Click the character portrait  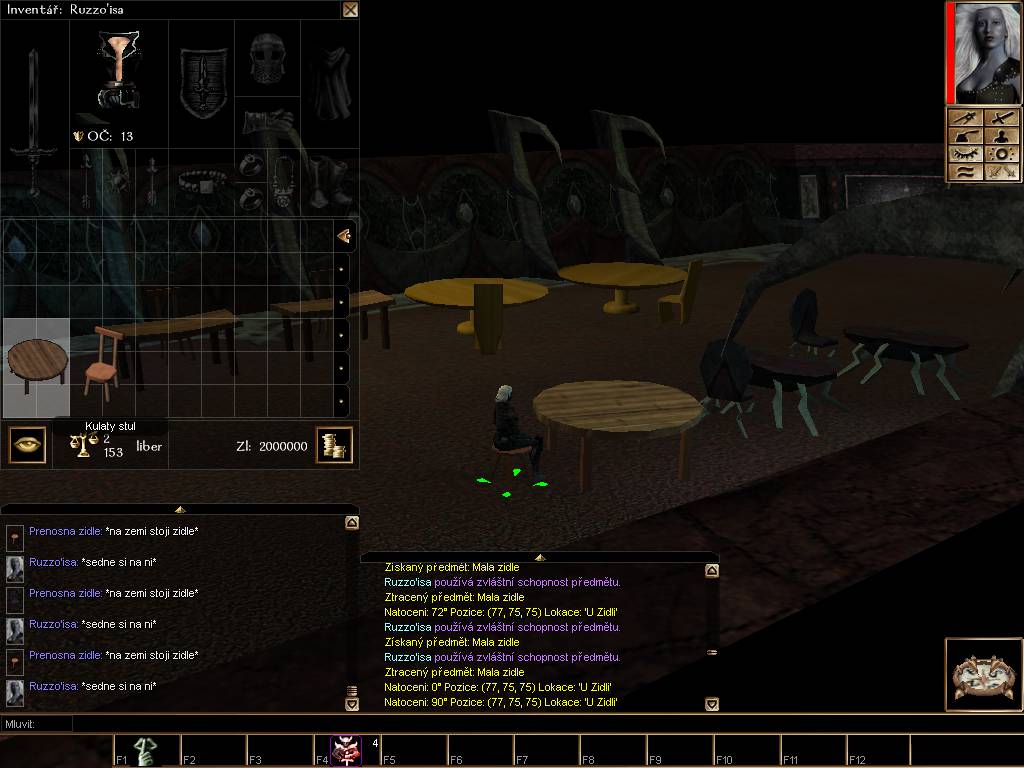coord(988,52)
